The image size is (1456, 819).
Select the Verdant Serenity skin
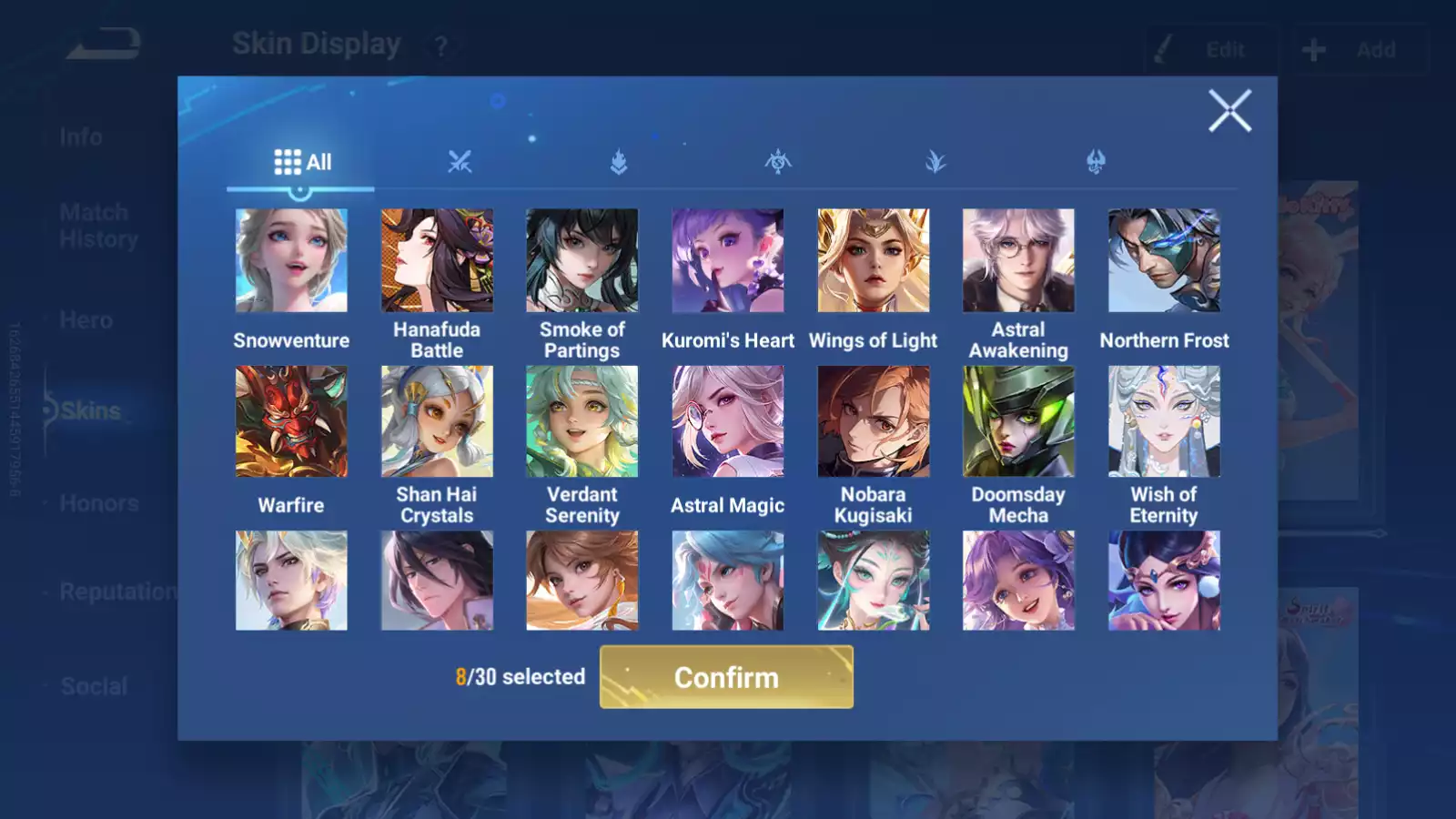click(x=582, y=421)
